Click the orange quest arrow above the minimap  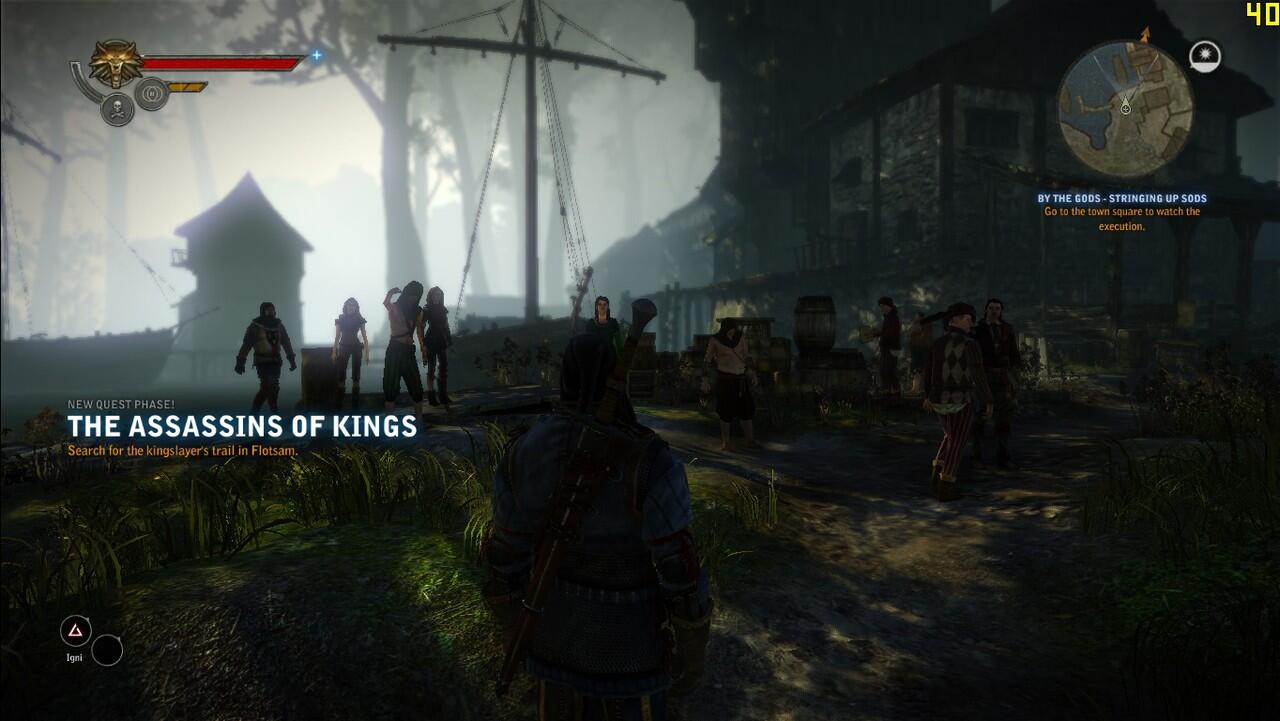coord(1145,35)
